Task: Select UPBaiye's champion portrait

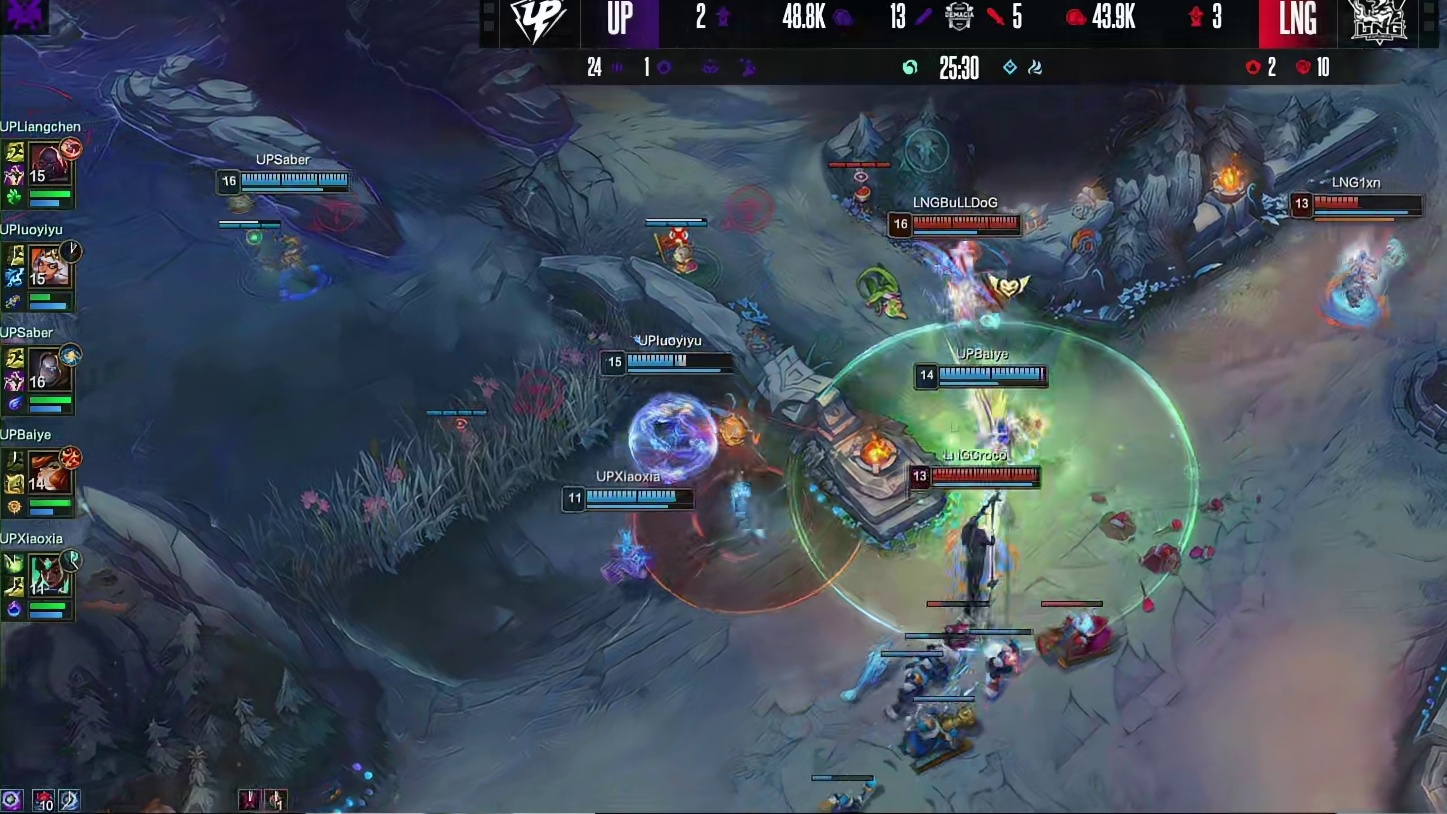Action: (x=47, y=471)
